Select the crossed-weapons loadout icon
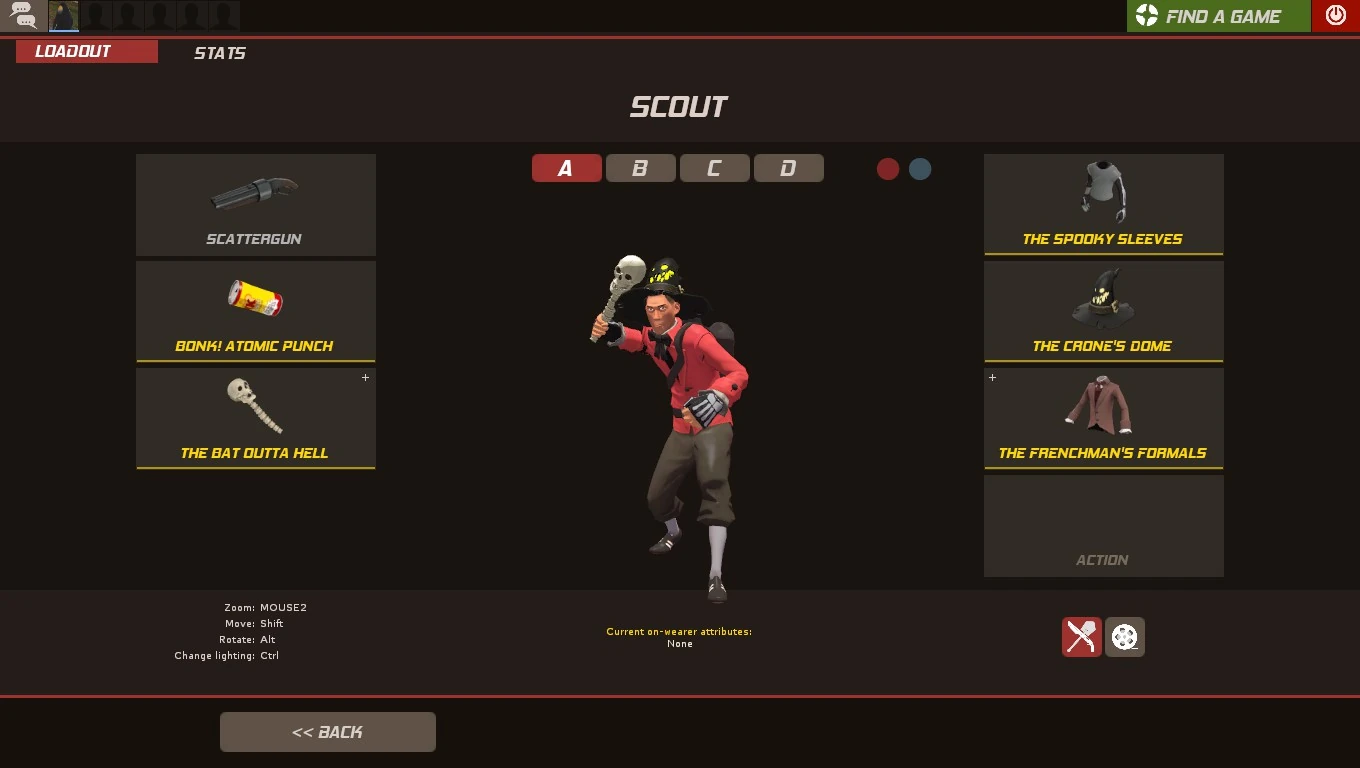Image resolution: width=1360 pixels, height=768 pixels. tap(1081, 637)
